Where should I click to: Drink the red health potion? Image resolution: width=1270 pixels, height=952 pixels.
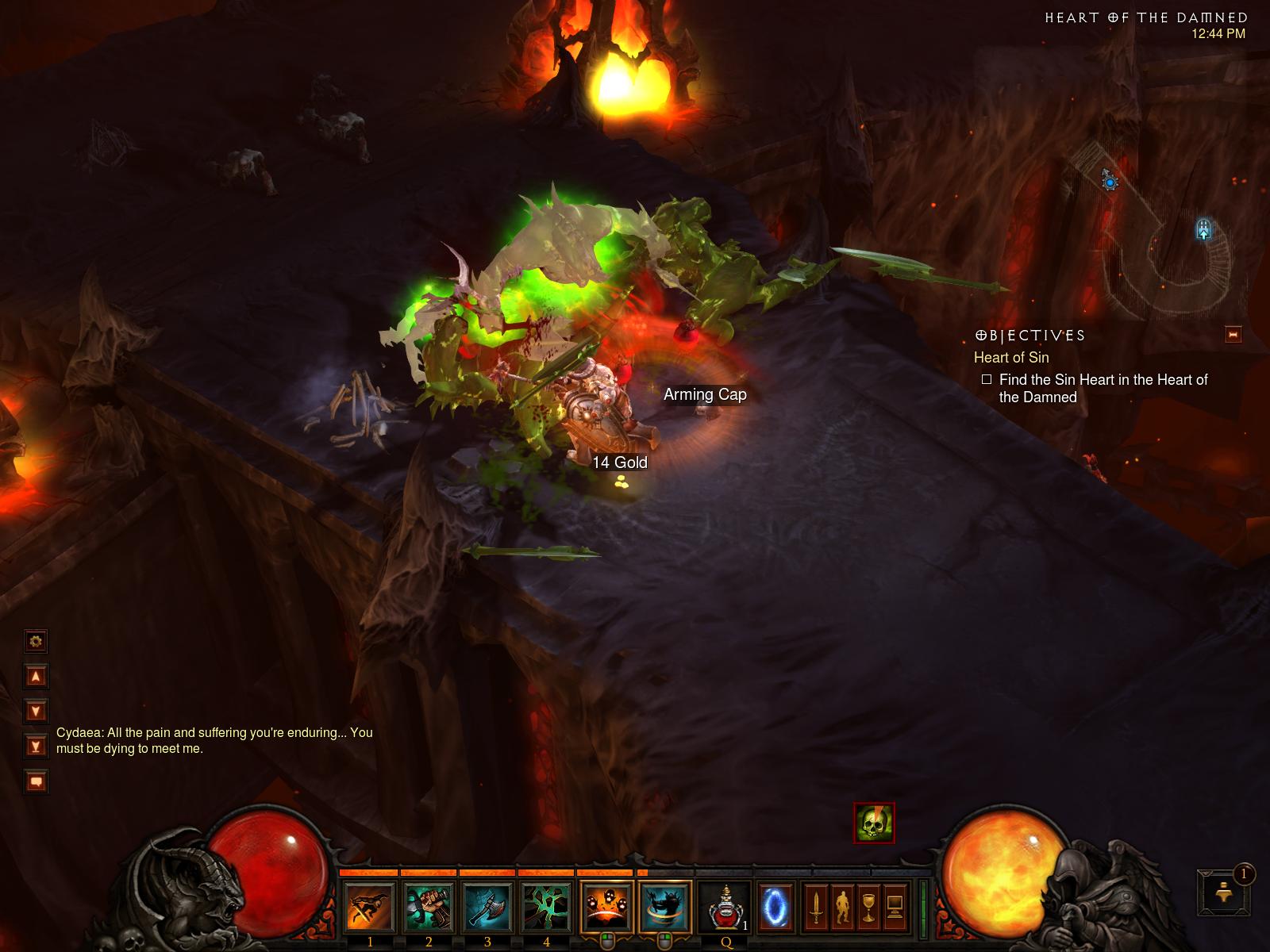click(x=725, y=908)
